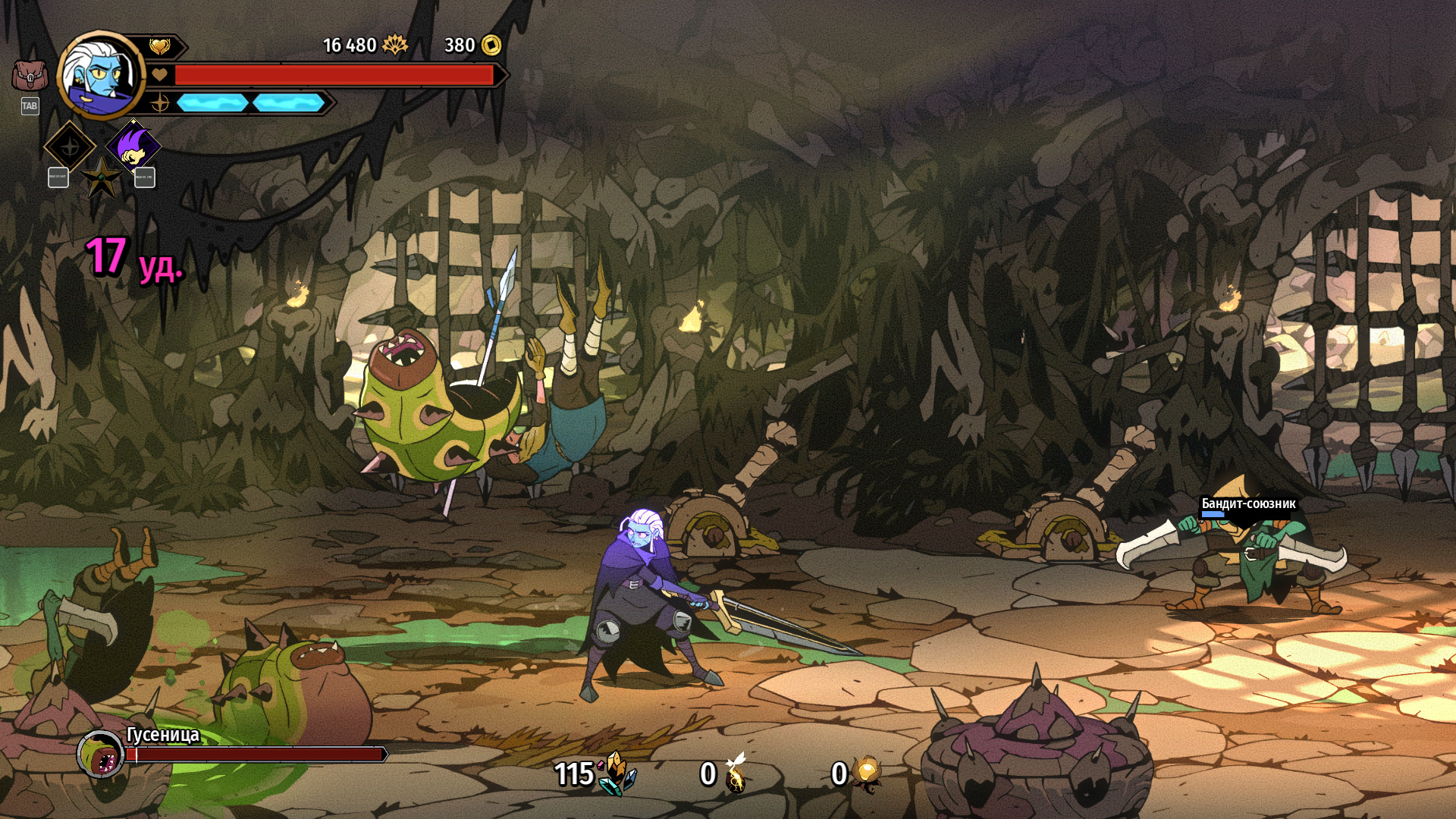This screenshot has width=1456, height=819.
Task: Click the colored crystals resource icon
Action: click(x=617, y=773)
